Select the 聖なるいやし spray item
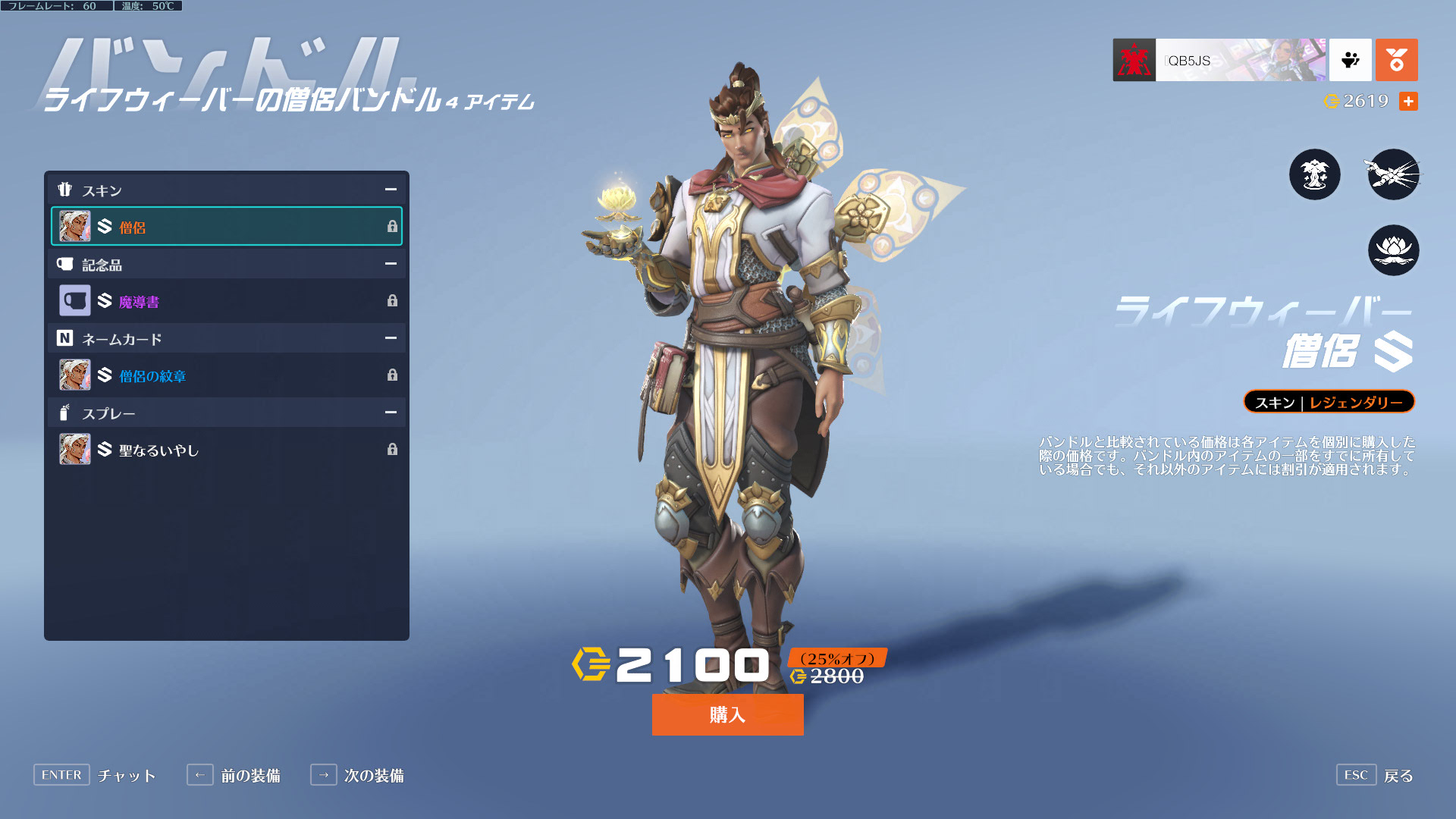 [226, 450]
